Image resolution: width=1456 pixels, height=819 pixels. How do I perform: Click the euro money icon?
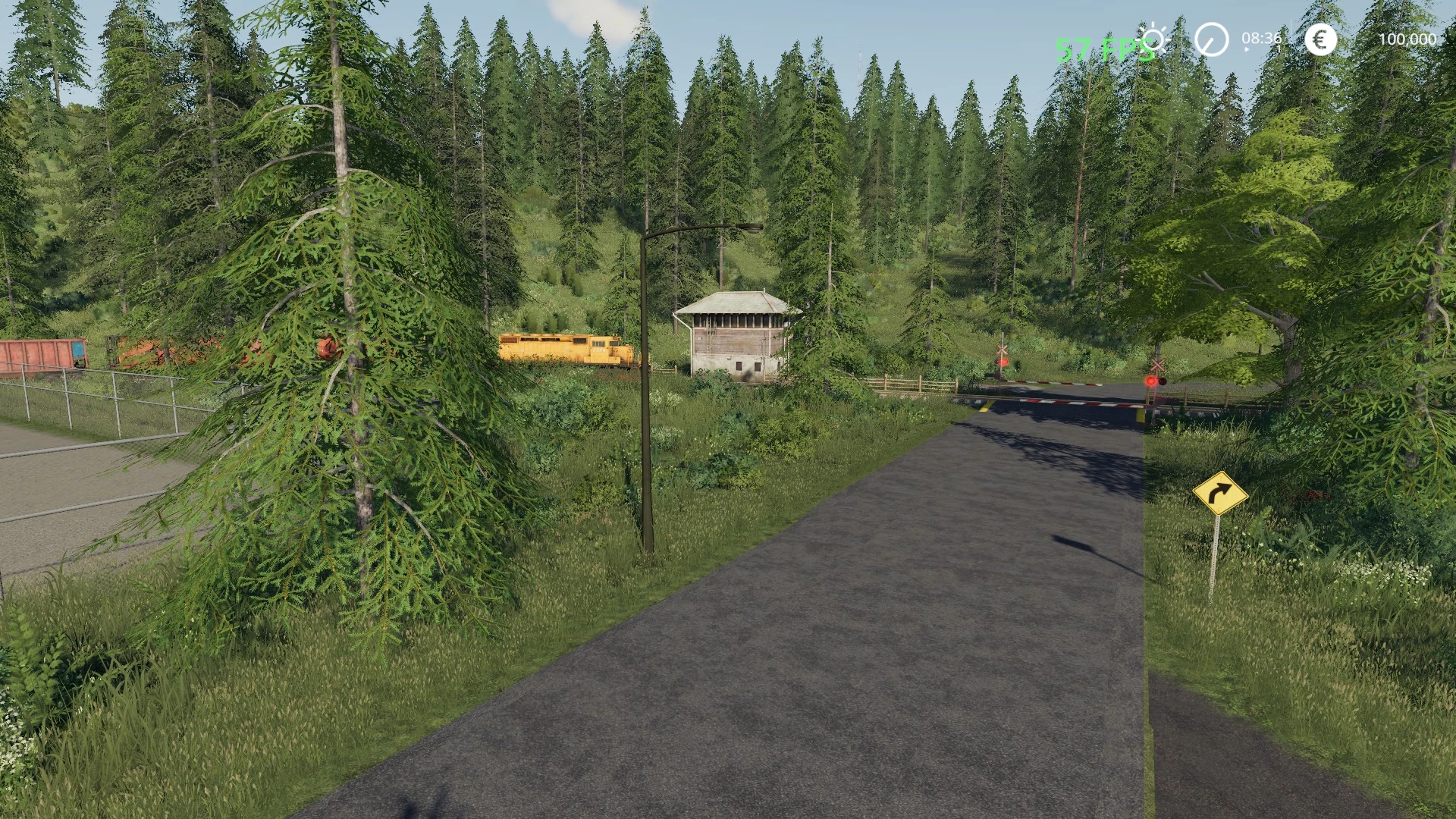(x=1320, y=39)
